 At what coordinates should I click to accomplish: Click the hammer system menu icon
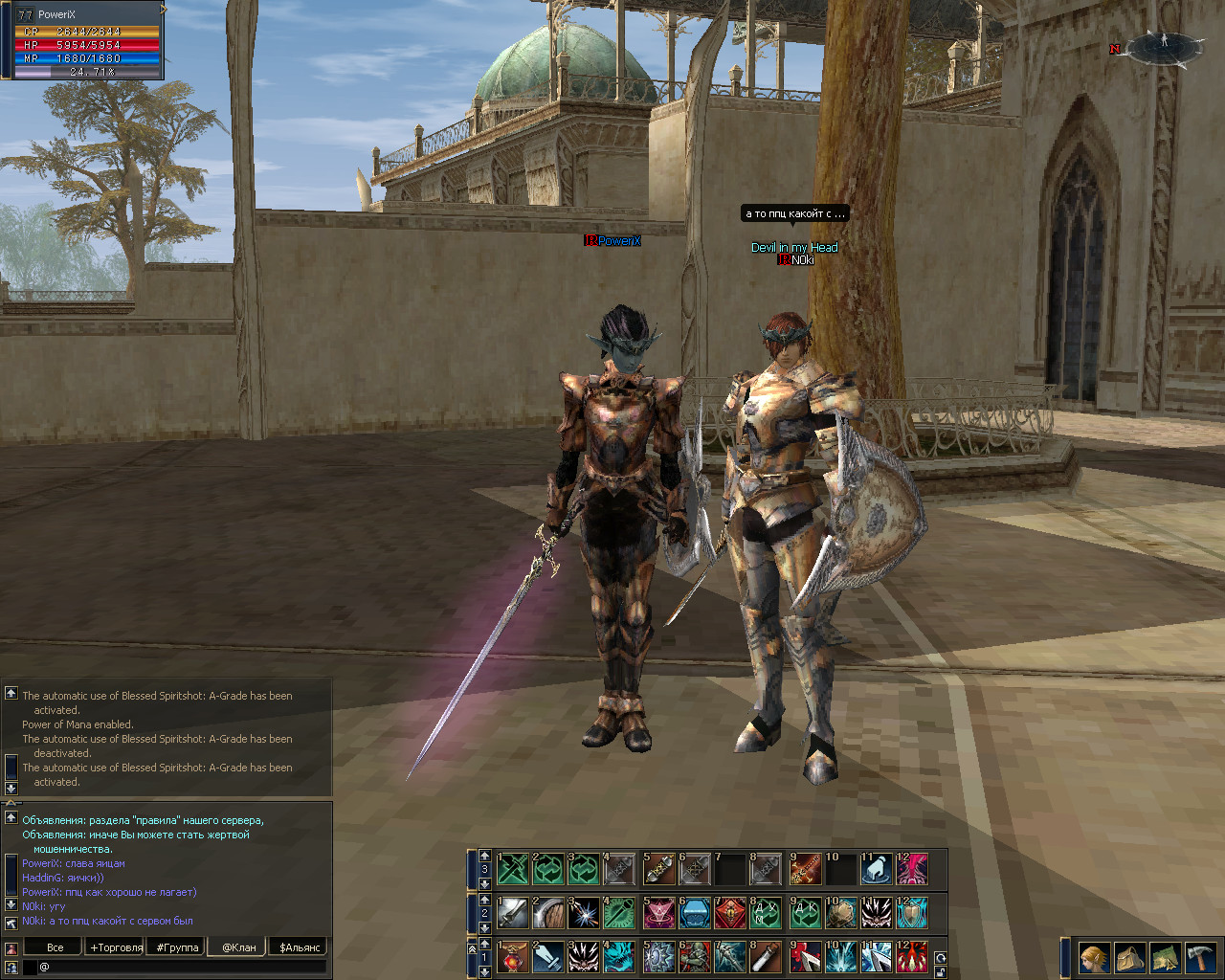tap(1200, 957)
